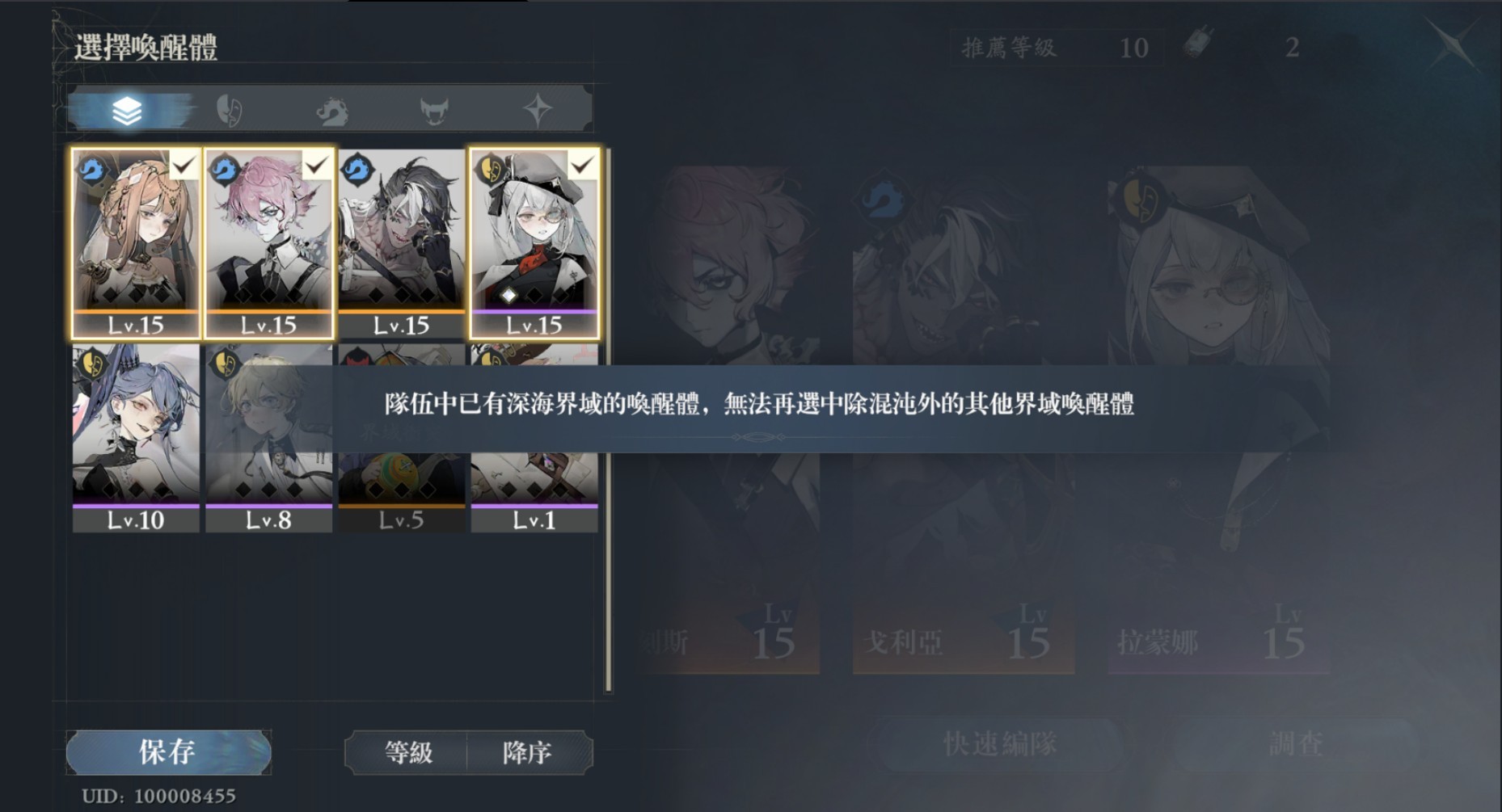
Task: Click the 快速編隊 quick team button
Action: pyautogui.click(x=999, y=743)
